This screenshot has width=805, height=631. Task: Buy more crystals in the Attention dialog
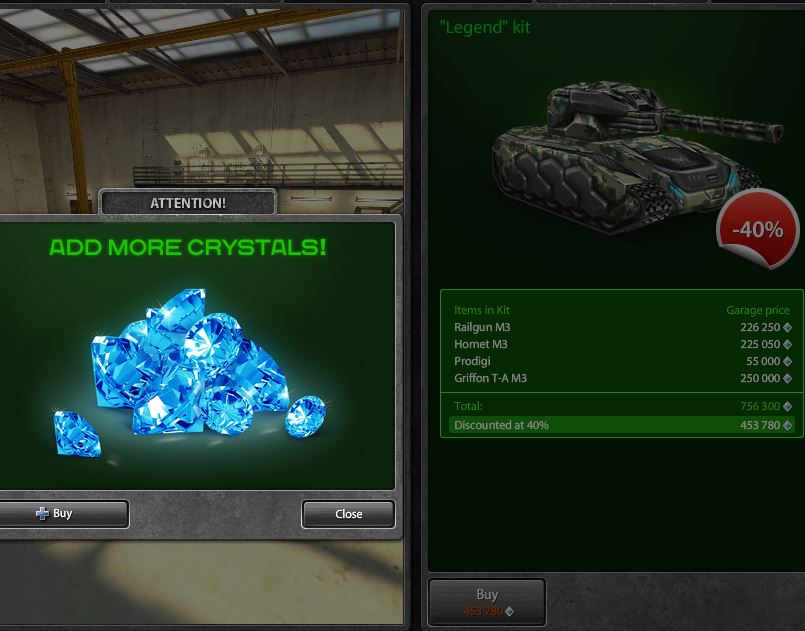(60, 514)
